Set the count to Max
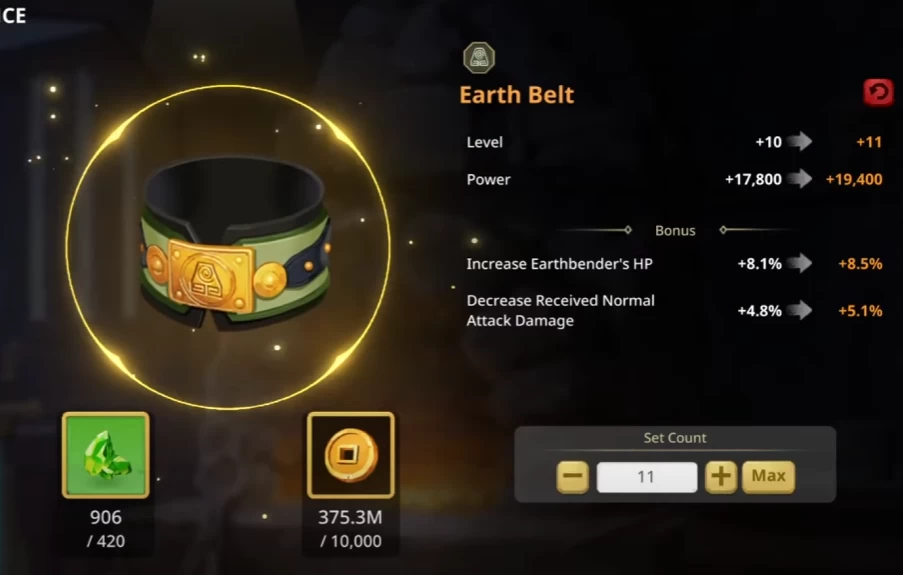The height and width of the screenshot is (575, 903). 768,477
